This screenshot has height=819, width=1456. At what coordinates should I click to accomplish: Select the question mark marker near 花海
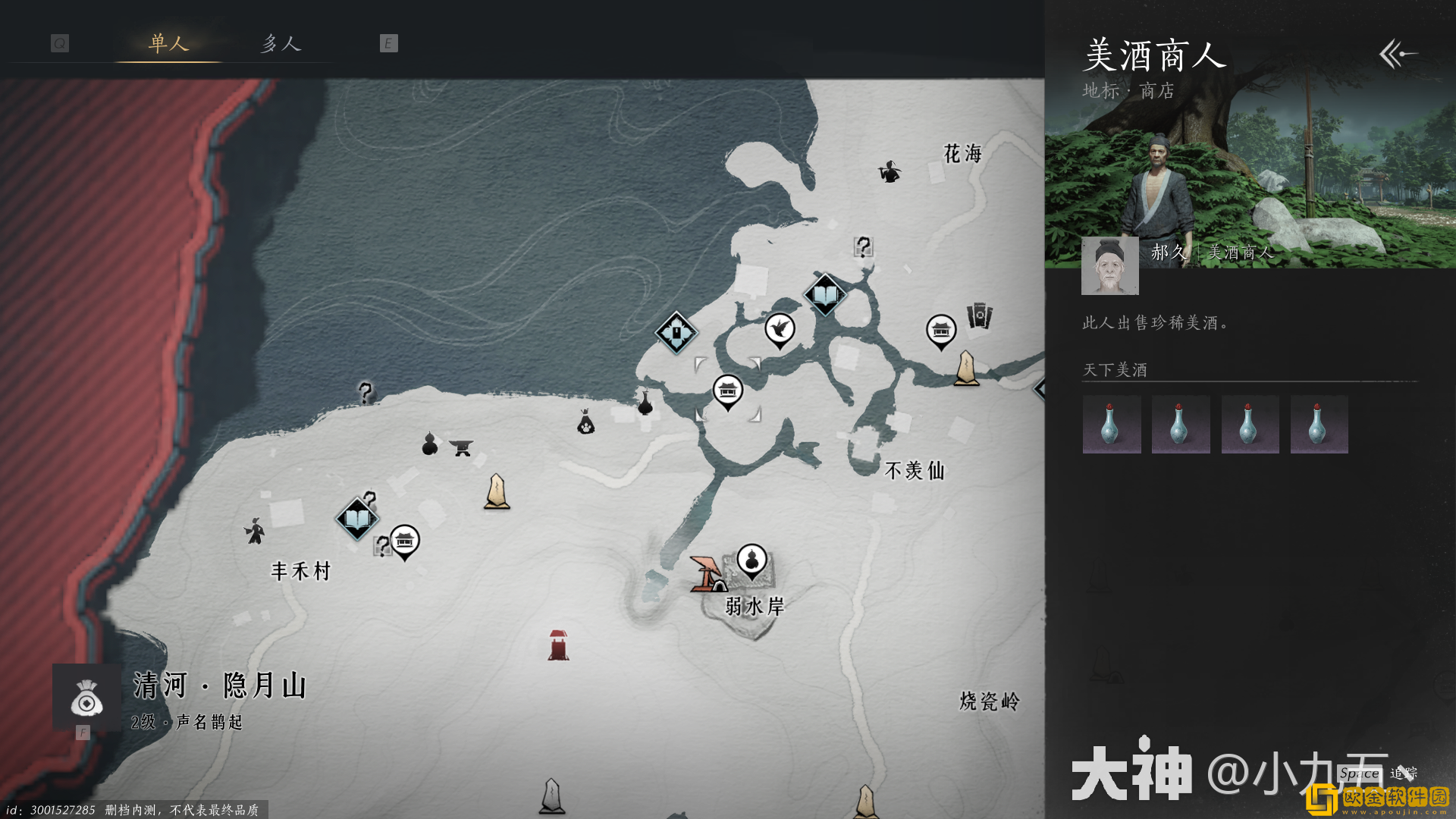[863, 246]
